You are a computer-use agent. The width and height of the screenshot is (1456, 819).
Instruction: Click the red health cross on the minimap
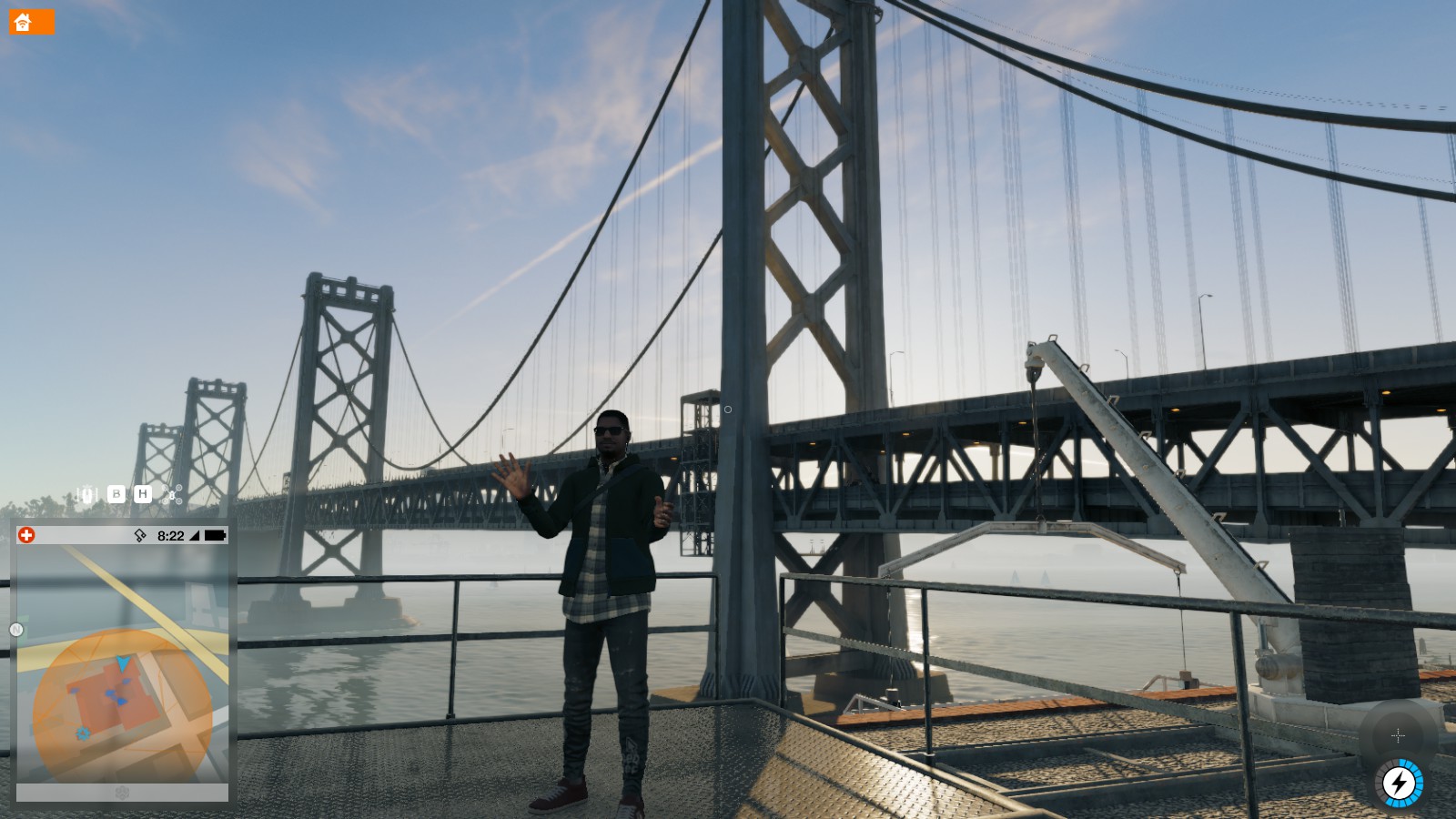[x=25, y=533]
